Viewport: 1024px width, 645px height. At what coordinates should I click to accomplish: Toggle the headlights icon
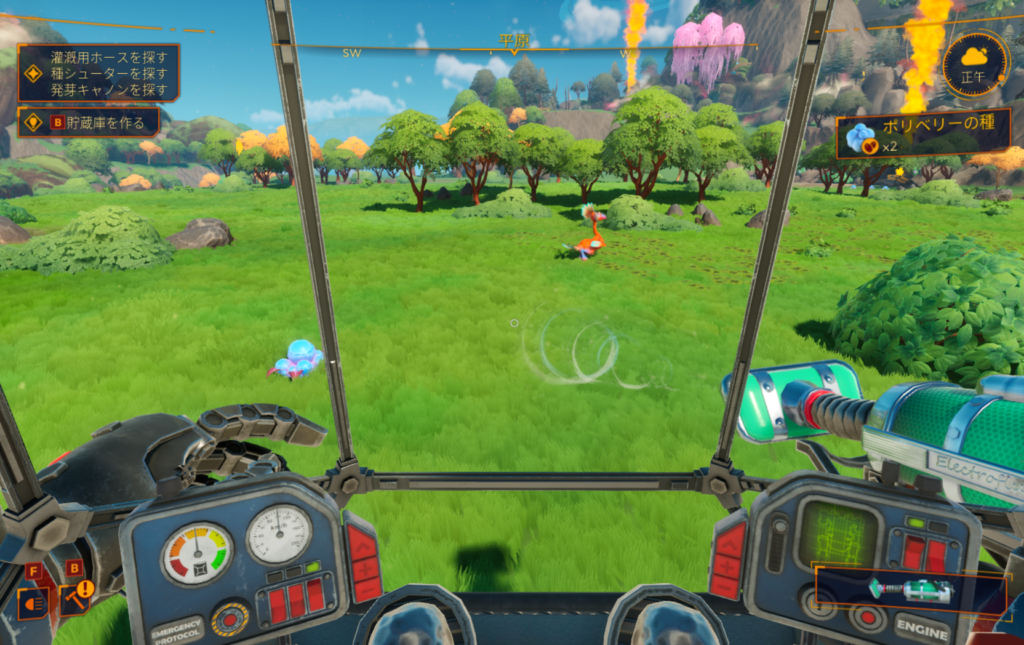tap(31, 602)
